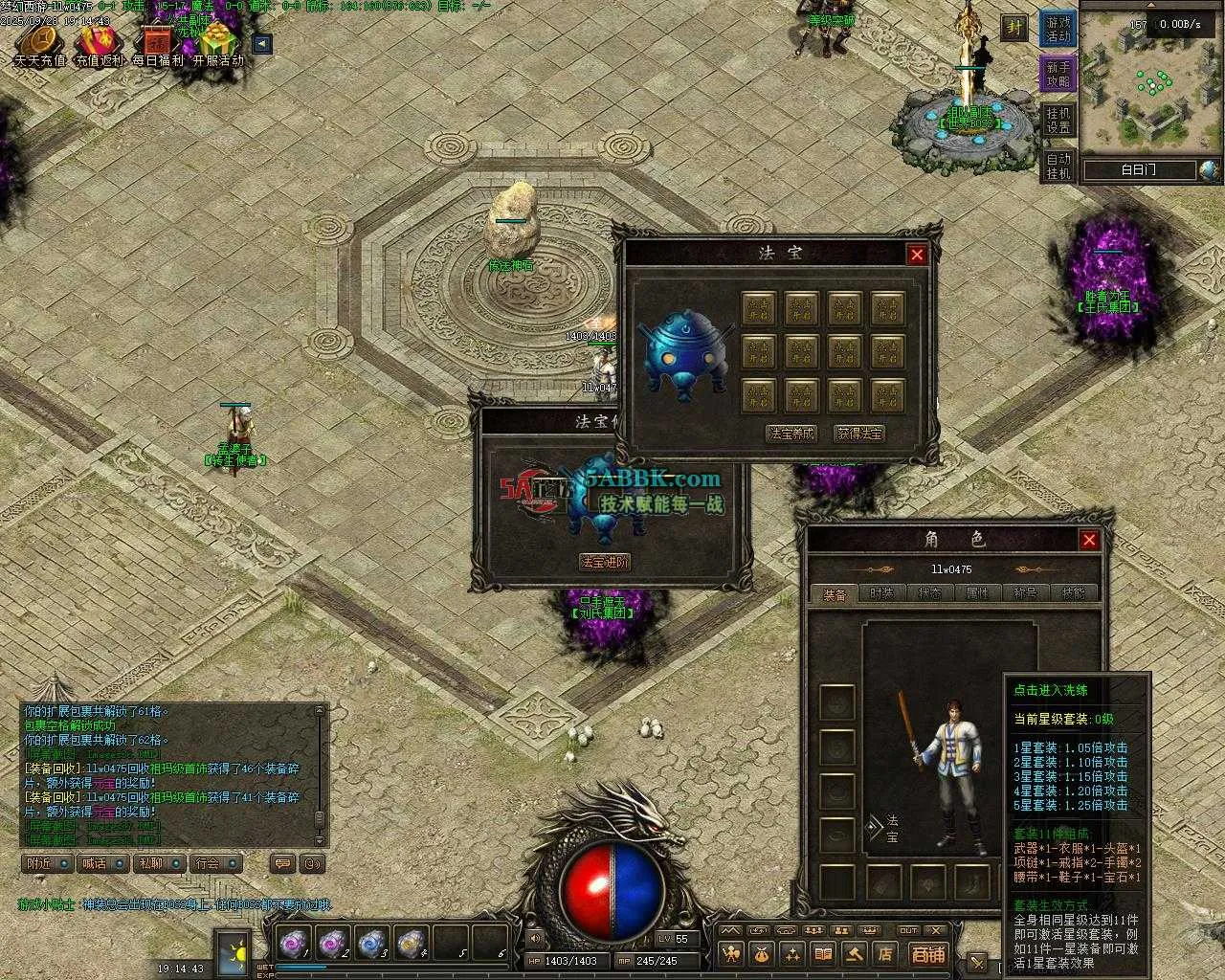Screen dimensions: 1225x980
Task: Use the stone in hotbar slot 1
Action: [294, 944]
